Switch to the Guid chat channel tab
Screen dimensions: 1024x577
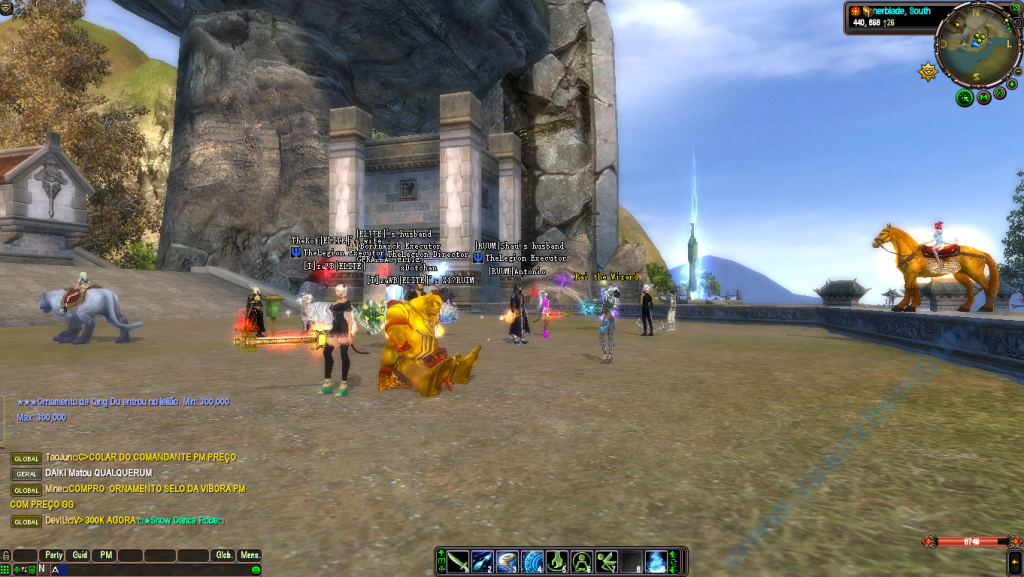pyautogui.click(x=80, y=555)
